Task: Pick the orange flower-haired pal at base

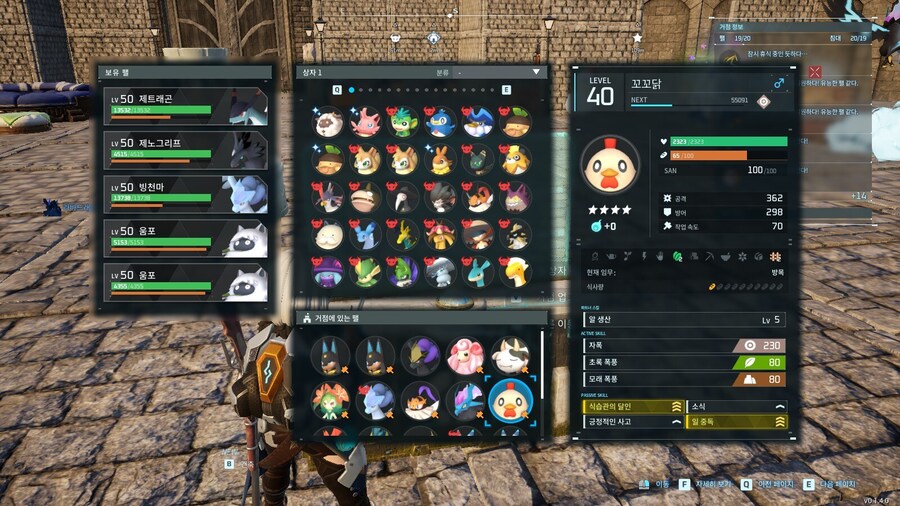Action: 330,401
